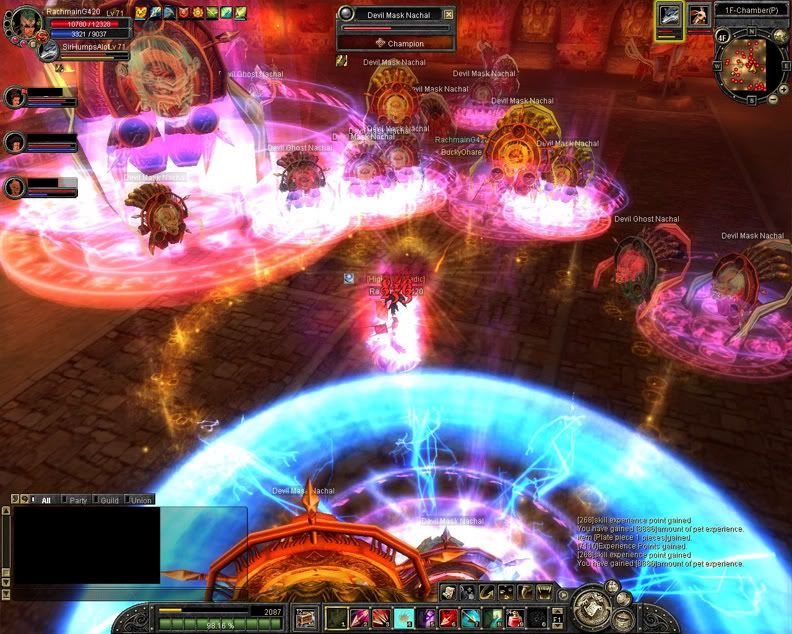Expand the small action bar arrow
This screenshot has width=792, height=634.
coord(564,593)
